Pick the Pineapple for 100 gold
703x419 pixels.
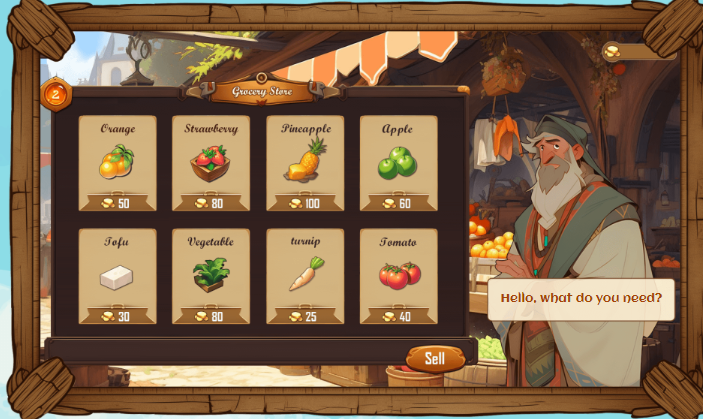[x=305, y=163]
